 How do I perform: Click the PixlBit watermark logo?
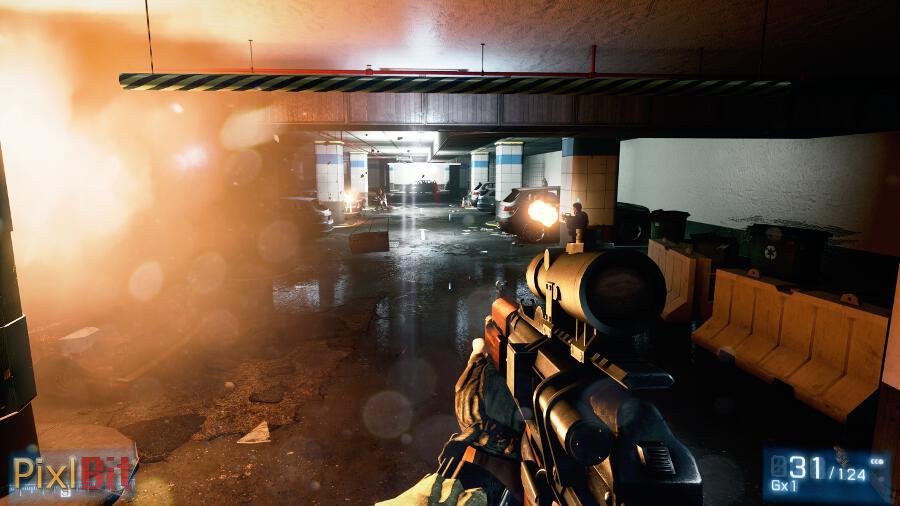point(70,473)
